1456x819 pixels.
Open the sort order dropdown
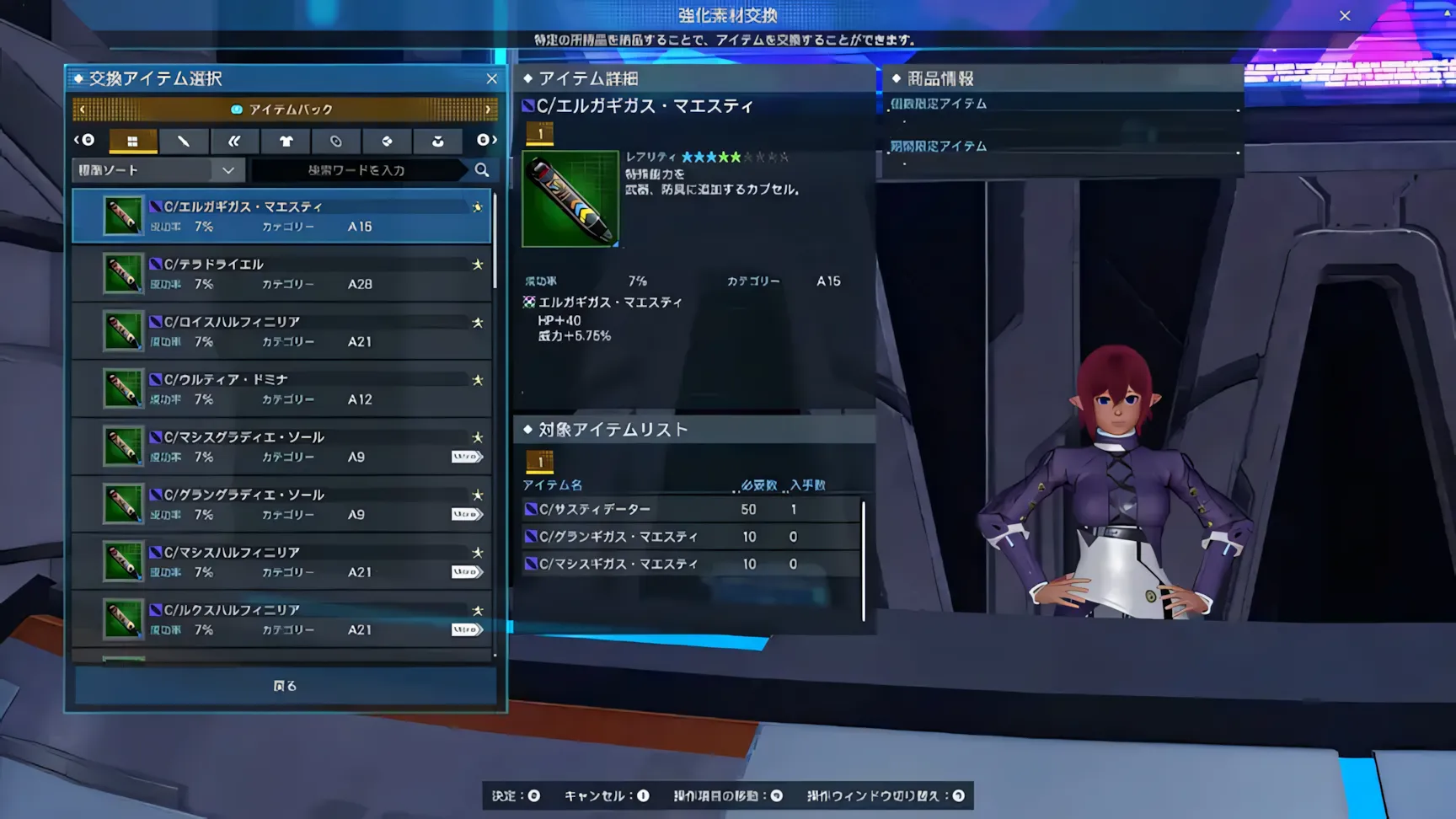click(158, 170)
